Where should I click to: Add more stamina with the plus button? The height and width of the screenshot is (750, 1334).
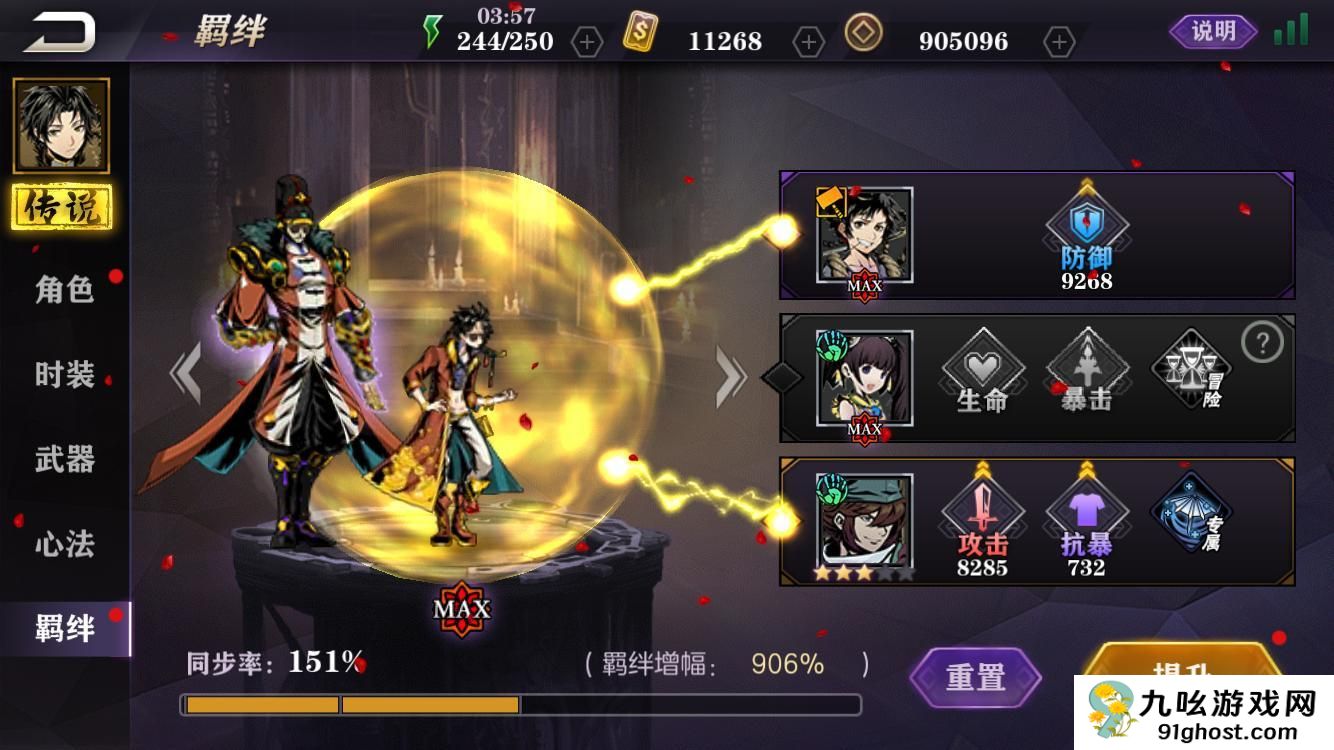pyautogui.click(x=587, y=42)
